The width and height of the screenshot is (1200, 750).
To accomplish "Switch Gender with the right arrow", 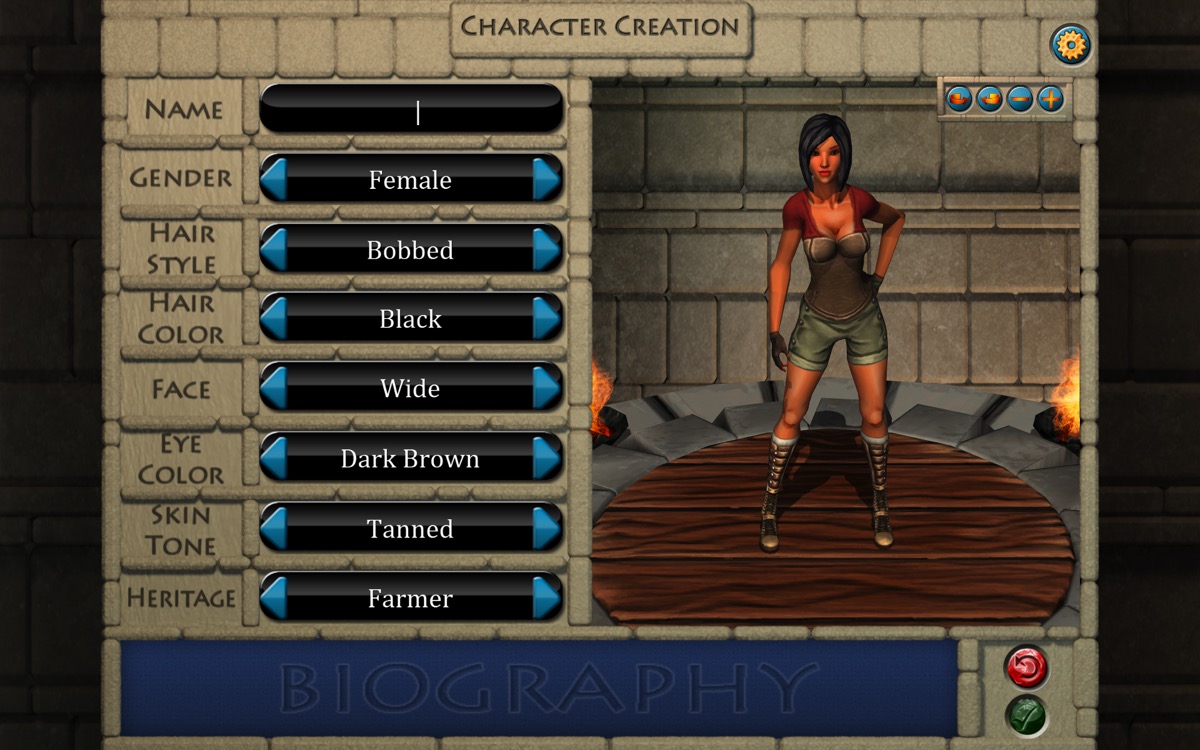I will [x=546, y=179].
